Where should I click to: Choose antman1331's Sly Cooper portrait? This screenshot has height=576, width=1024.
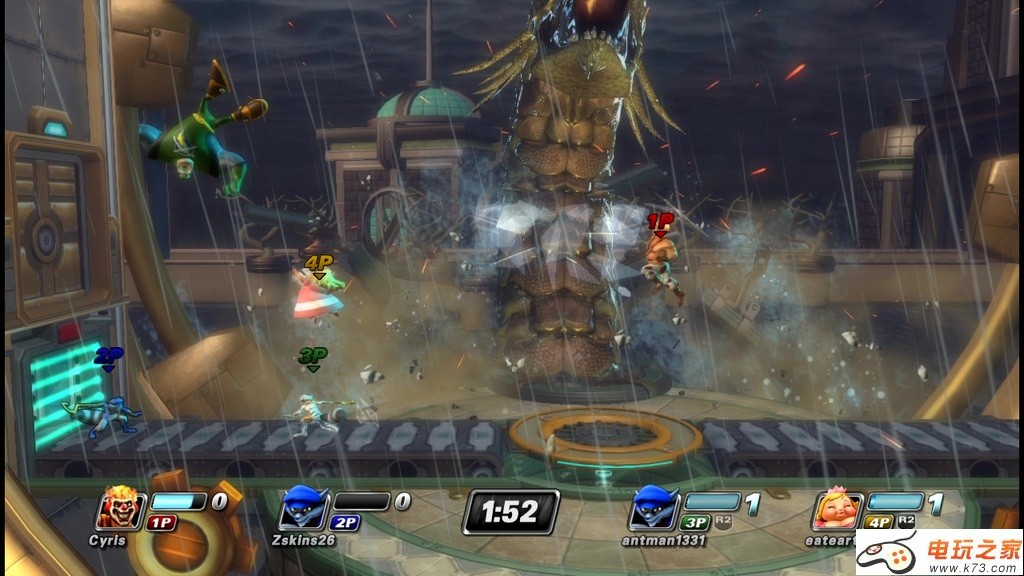point(653,510)
